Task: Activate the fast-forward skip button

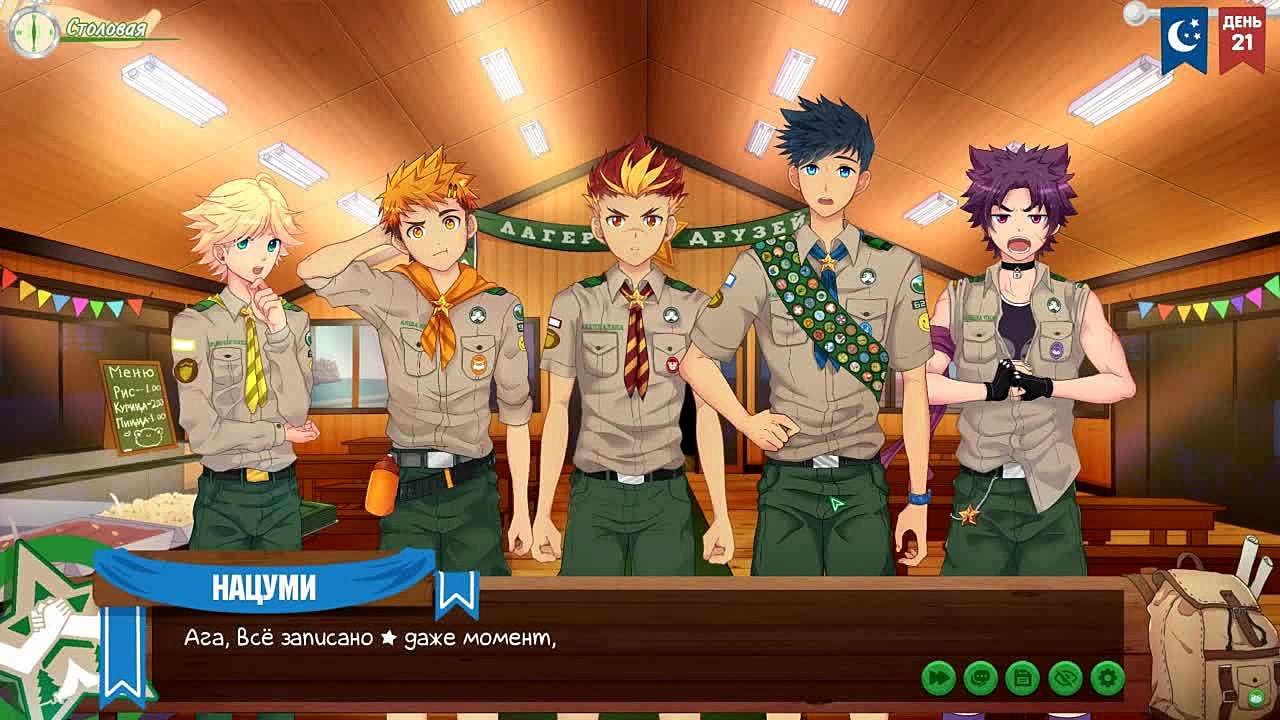Action: pyautogui.click(x=938, y=678)
